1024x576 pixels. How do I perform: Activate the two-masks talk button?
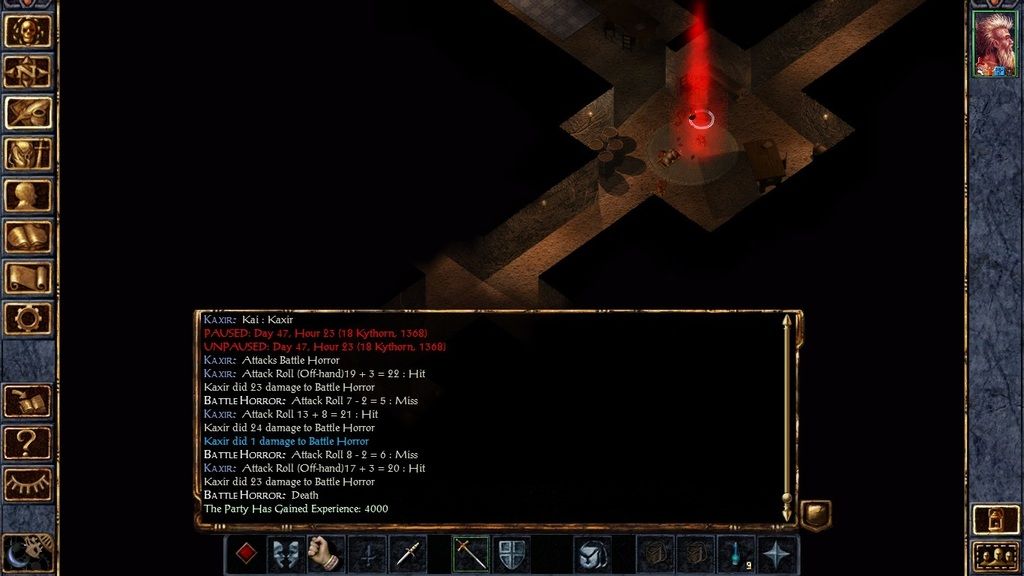[x=286, y=554]
